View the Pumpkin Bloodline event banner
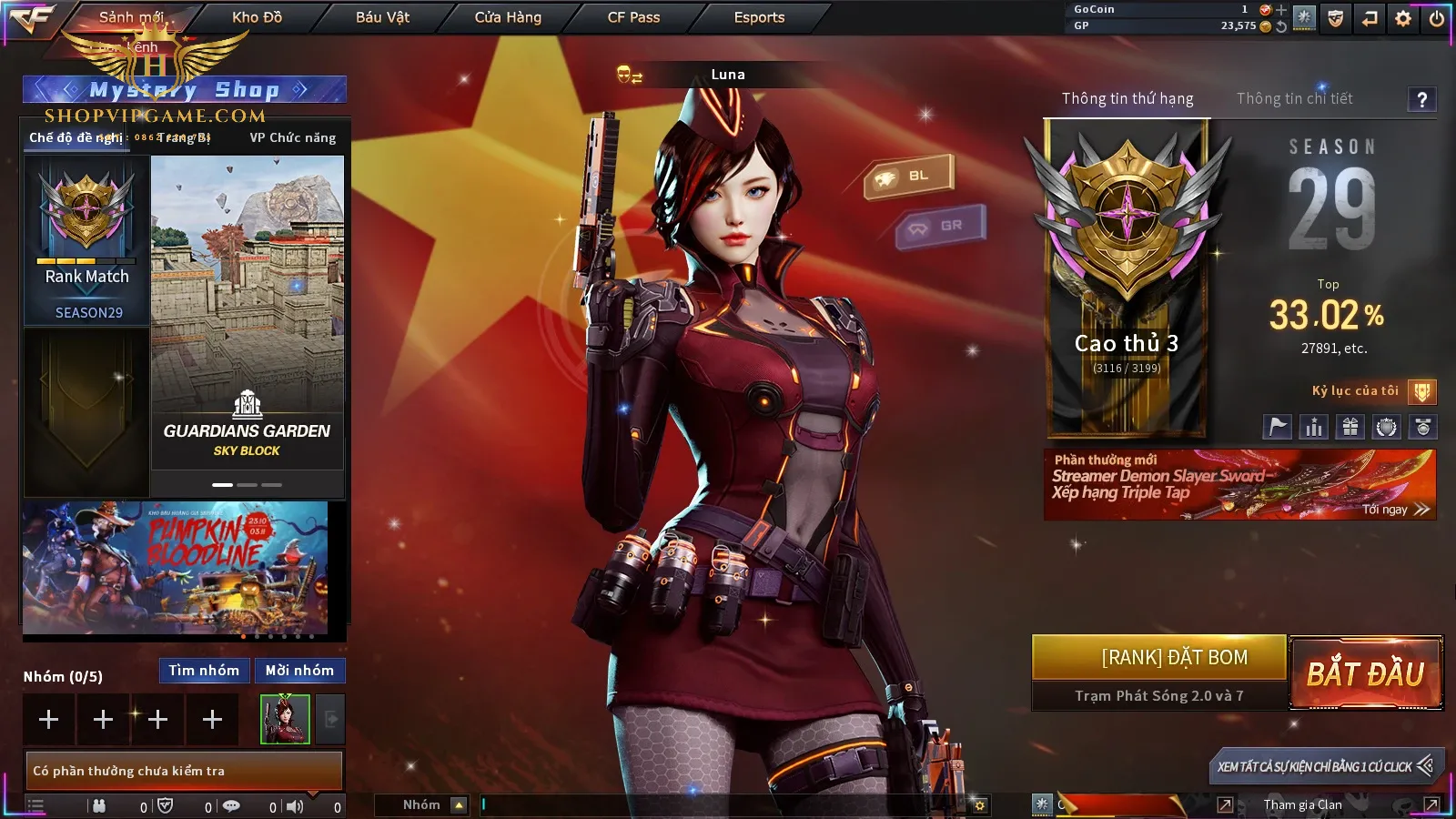Viewport: 1456px width, 819px height. pyautogui.click(x=175, y=567)
